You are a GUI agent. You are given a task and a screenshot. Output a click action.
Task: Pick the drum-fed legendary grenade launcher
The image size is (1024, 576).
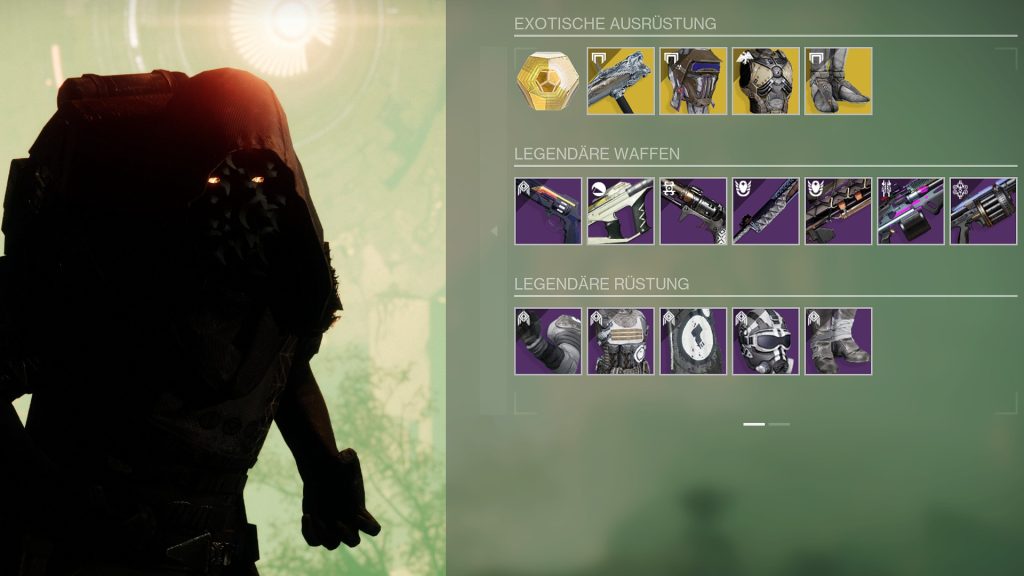983,211
